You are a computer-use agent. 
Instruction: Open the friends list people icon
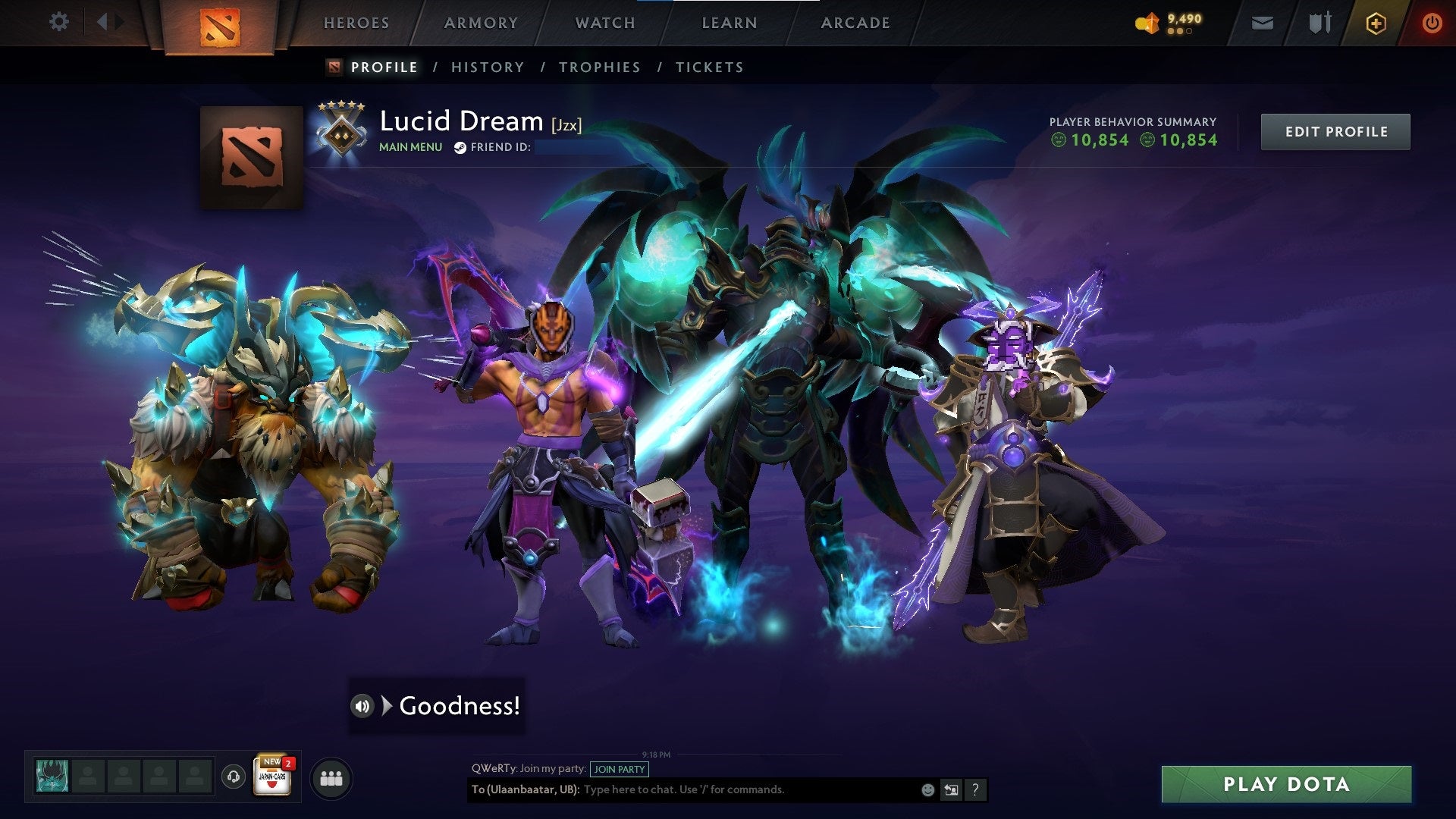(x=331, y=778)
